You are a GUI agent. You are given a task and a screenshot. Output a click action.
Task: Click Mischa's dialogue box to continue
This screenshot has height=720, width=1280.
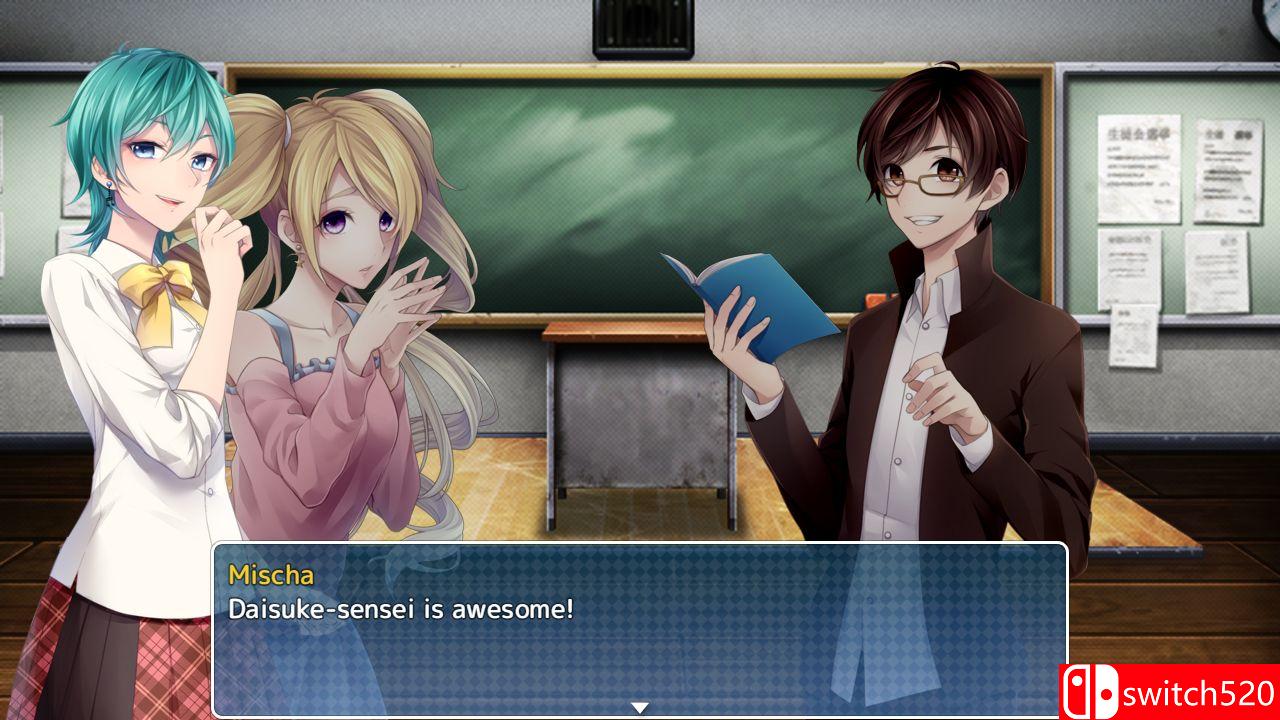(640, 628)
